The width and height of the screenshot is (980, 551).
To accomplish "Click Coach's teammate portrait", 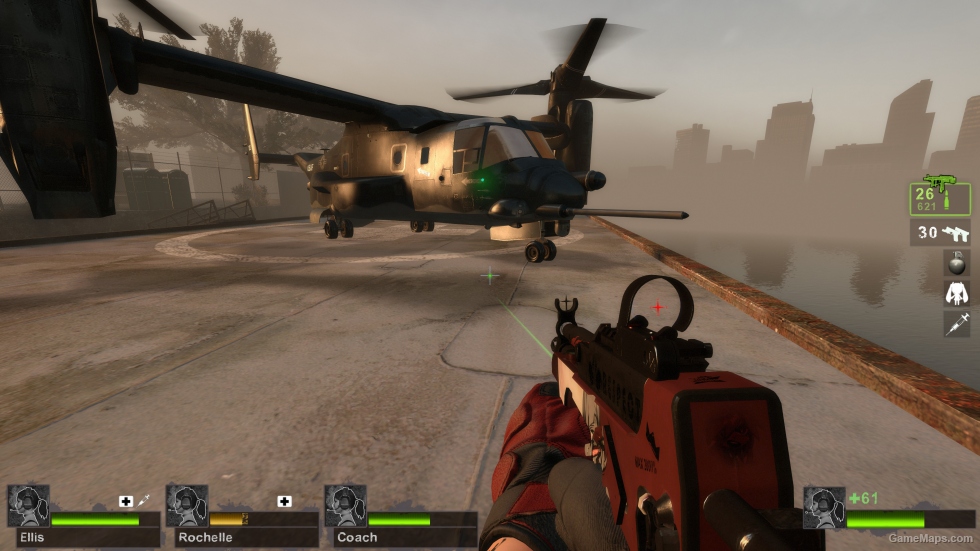I will coord(345,506).
